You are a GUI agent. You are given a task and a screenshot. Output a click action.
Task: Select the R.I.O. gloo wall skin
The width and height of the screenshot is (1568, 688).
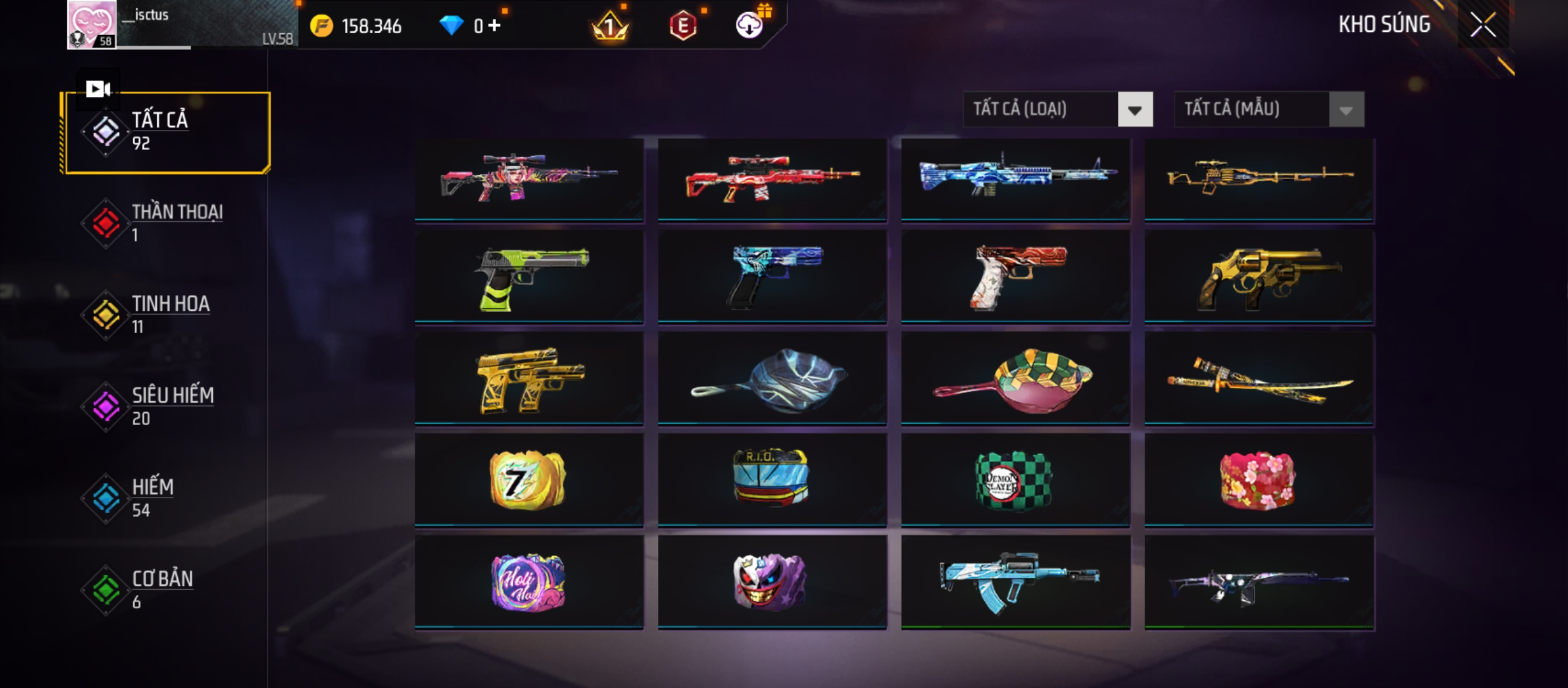pyautogui.click(x=772, y=480)
